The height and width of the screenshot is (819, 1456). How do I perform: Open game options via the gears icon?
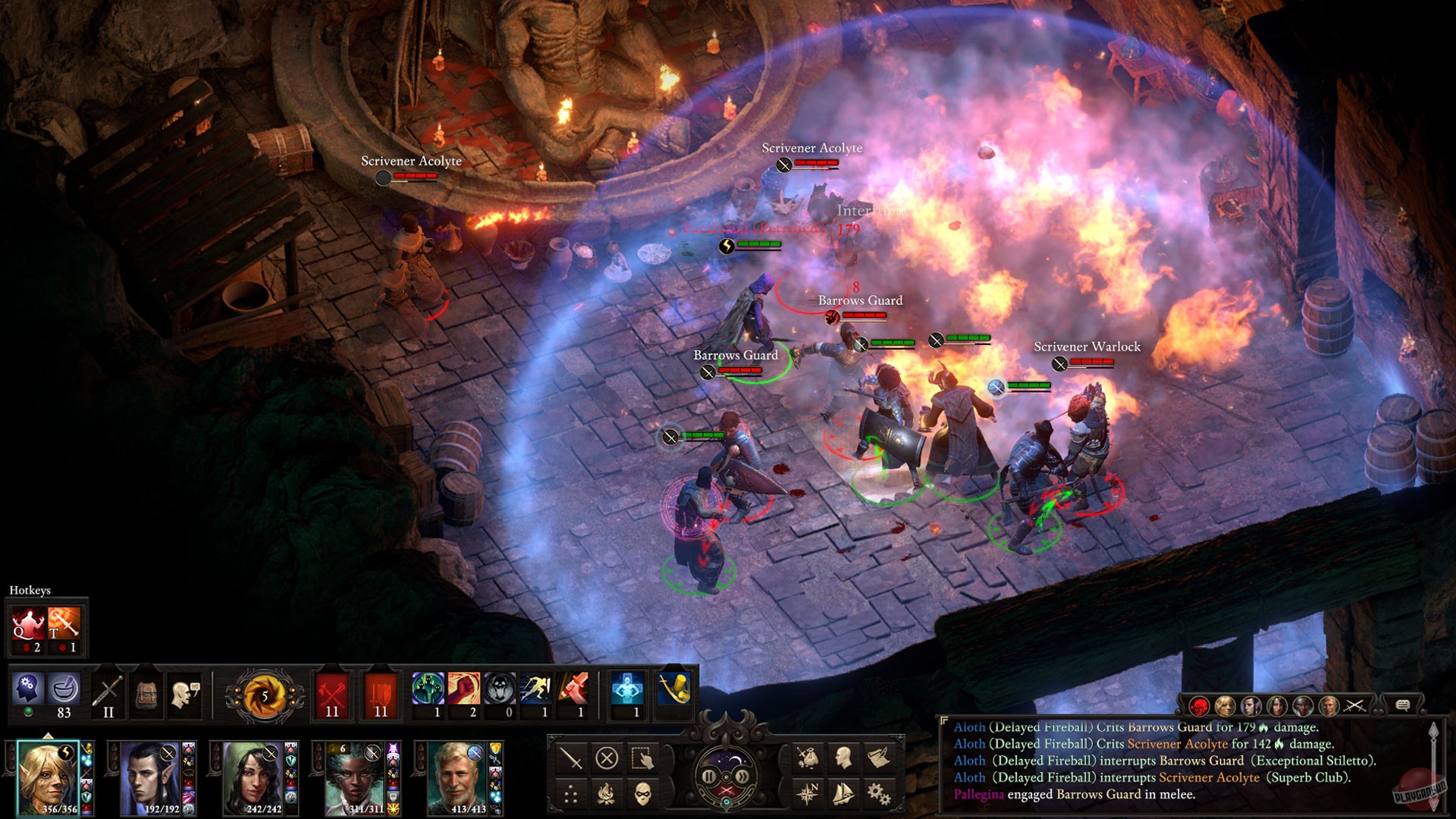[x=879, y=794]
